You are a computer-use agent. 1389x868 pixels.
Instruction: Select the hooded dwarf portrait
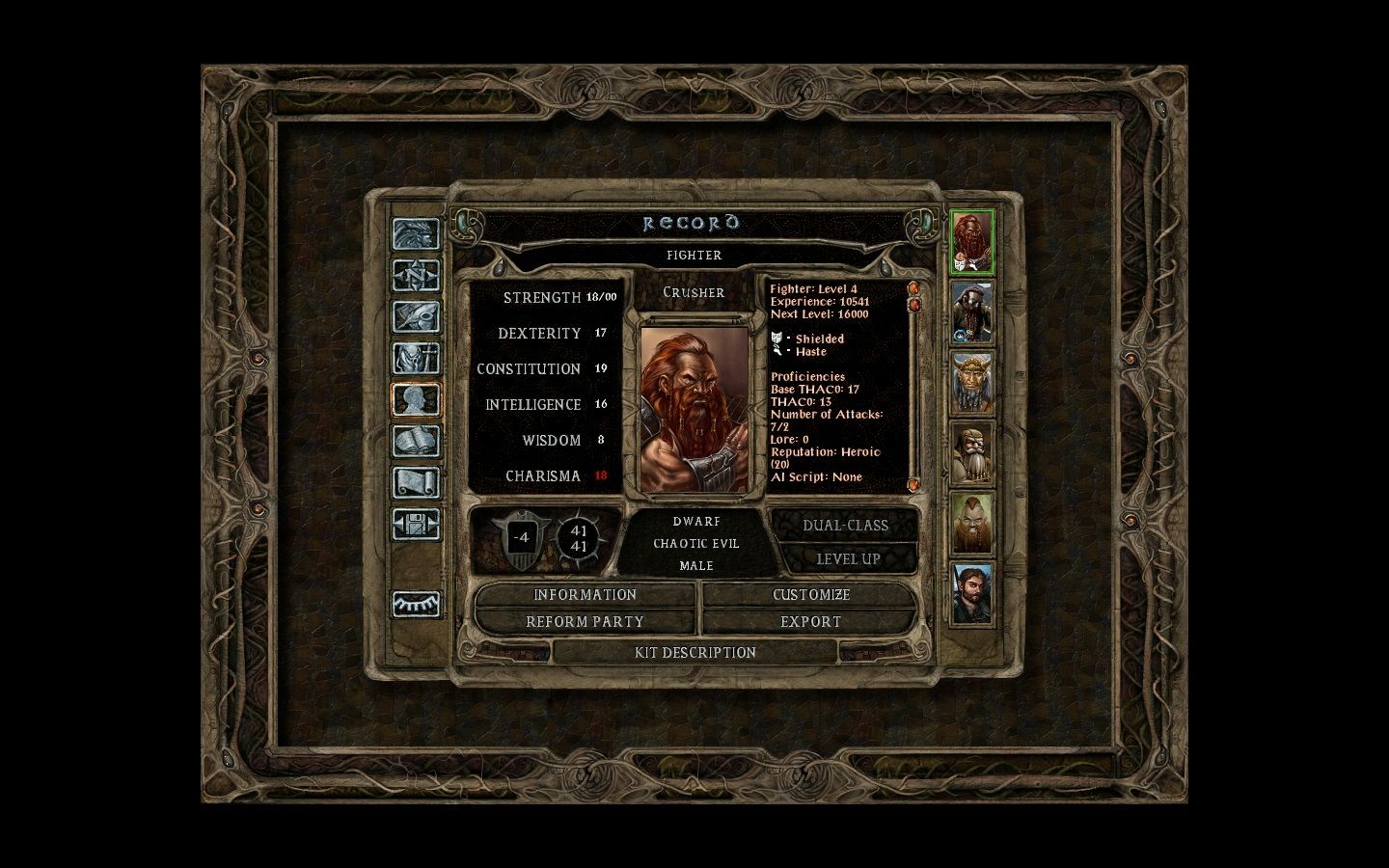coord(972,312)
